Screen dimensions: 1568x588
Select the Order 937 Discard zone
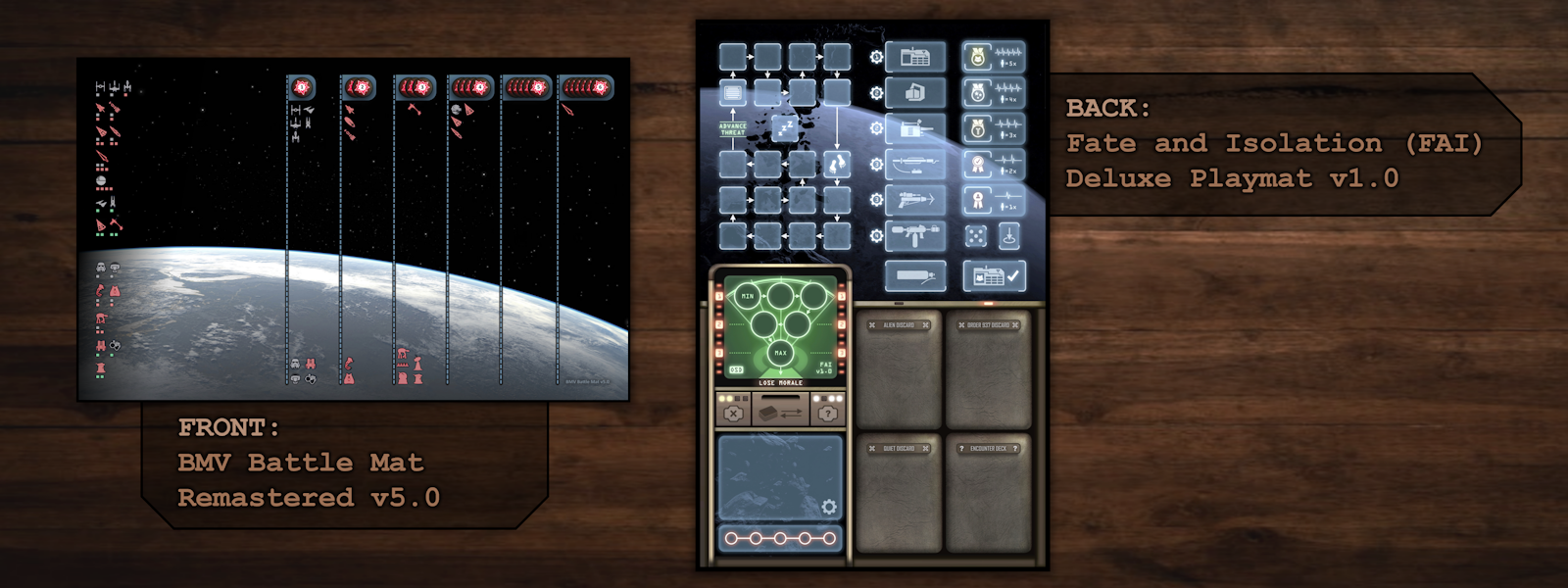coord(989,370)
